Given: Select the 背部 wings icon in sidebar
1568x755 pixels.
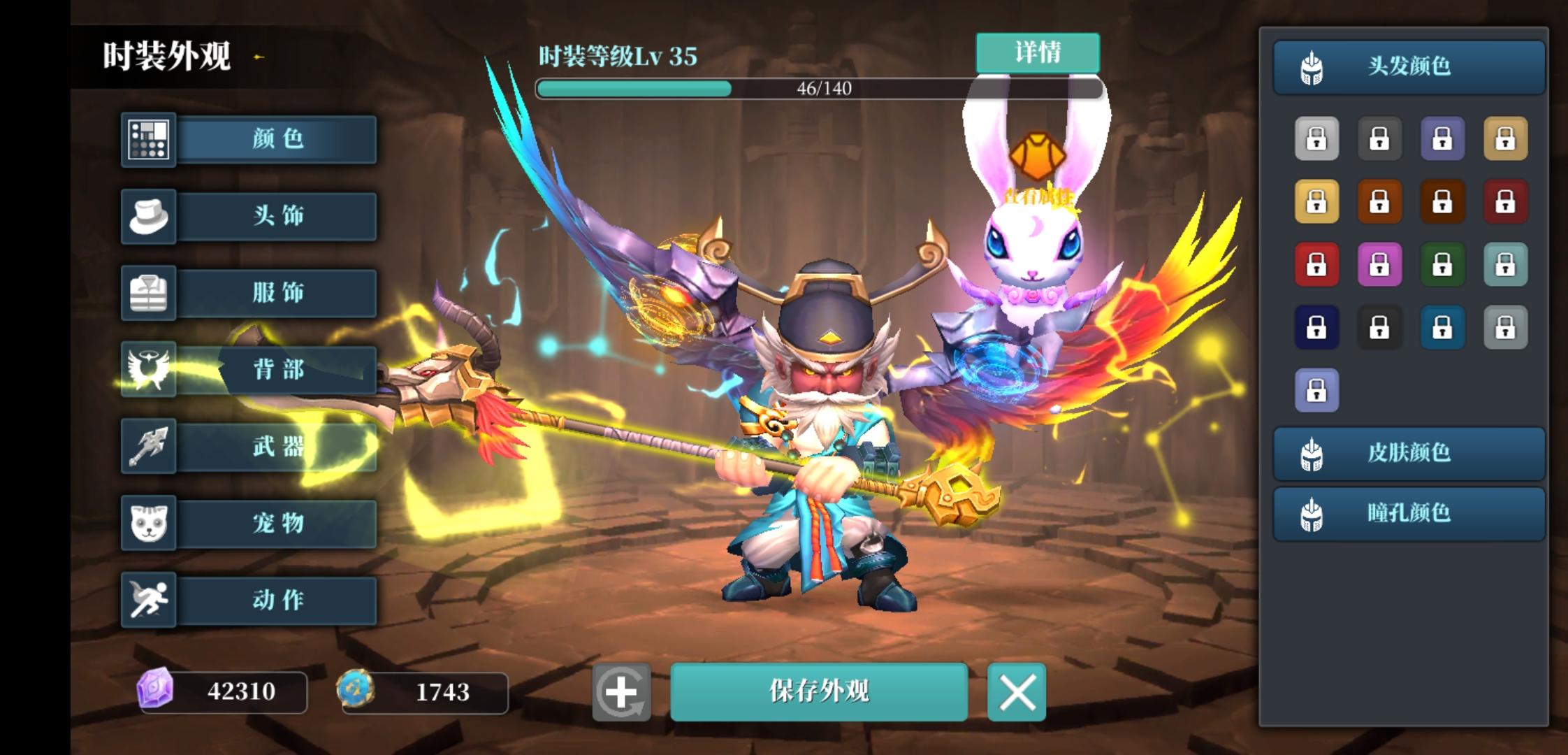Looking at the screenshot, I should (149, 369).
